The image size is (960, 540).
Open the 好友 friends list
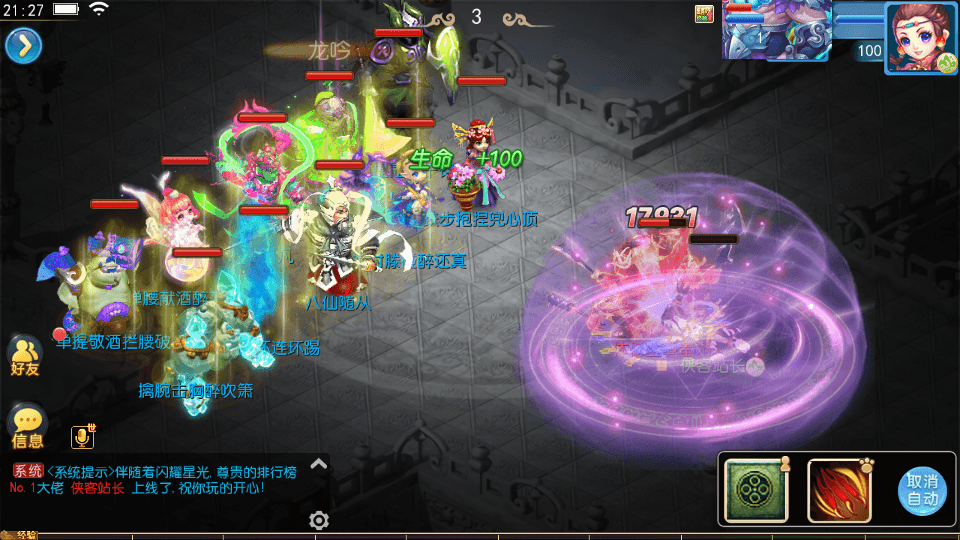pos(26,356)
